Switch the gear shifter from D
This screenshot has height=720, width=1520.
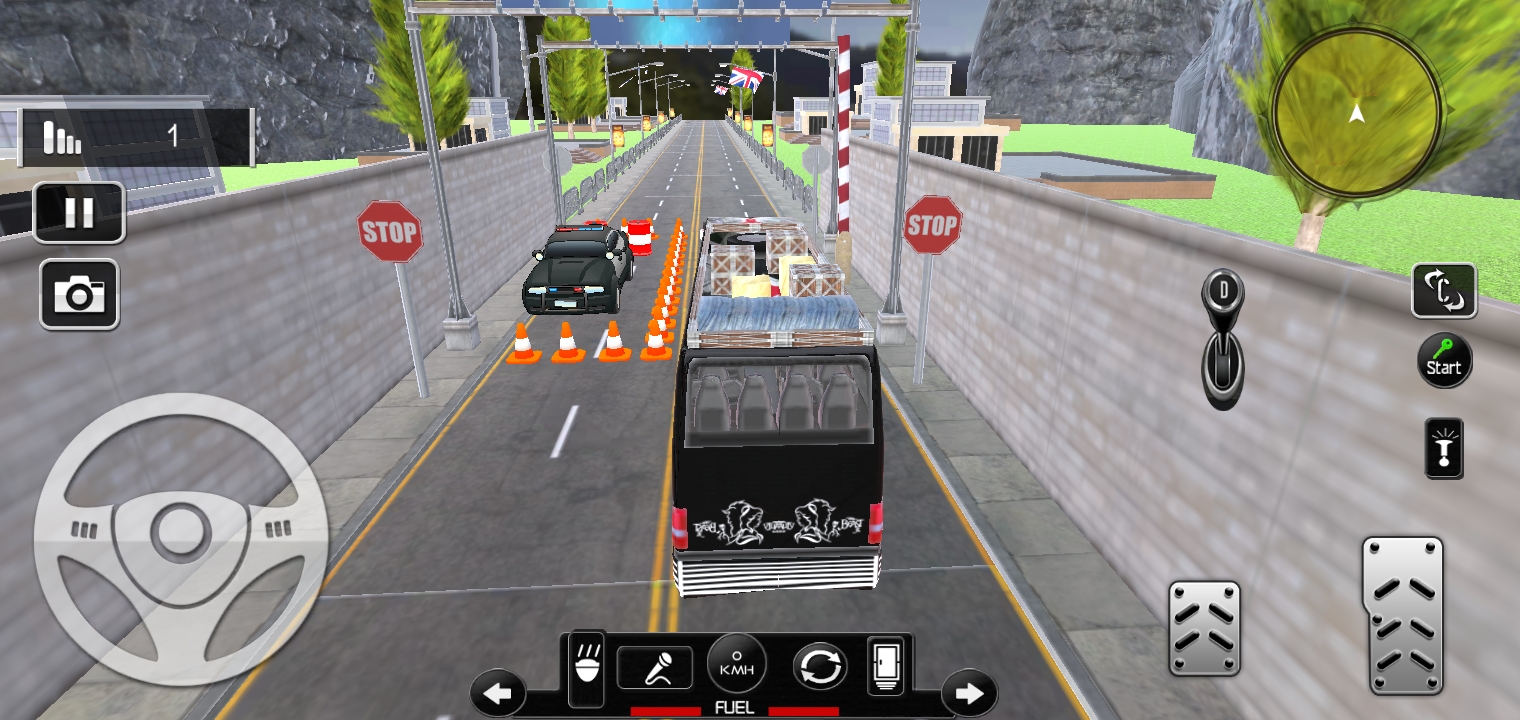1222,340
